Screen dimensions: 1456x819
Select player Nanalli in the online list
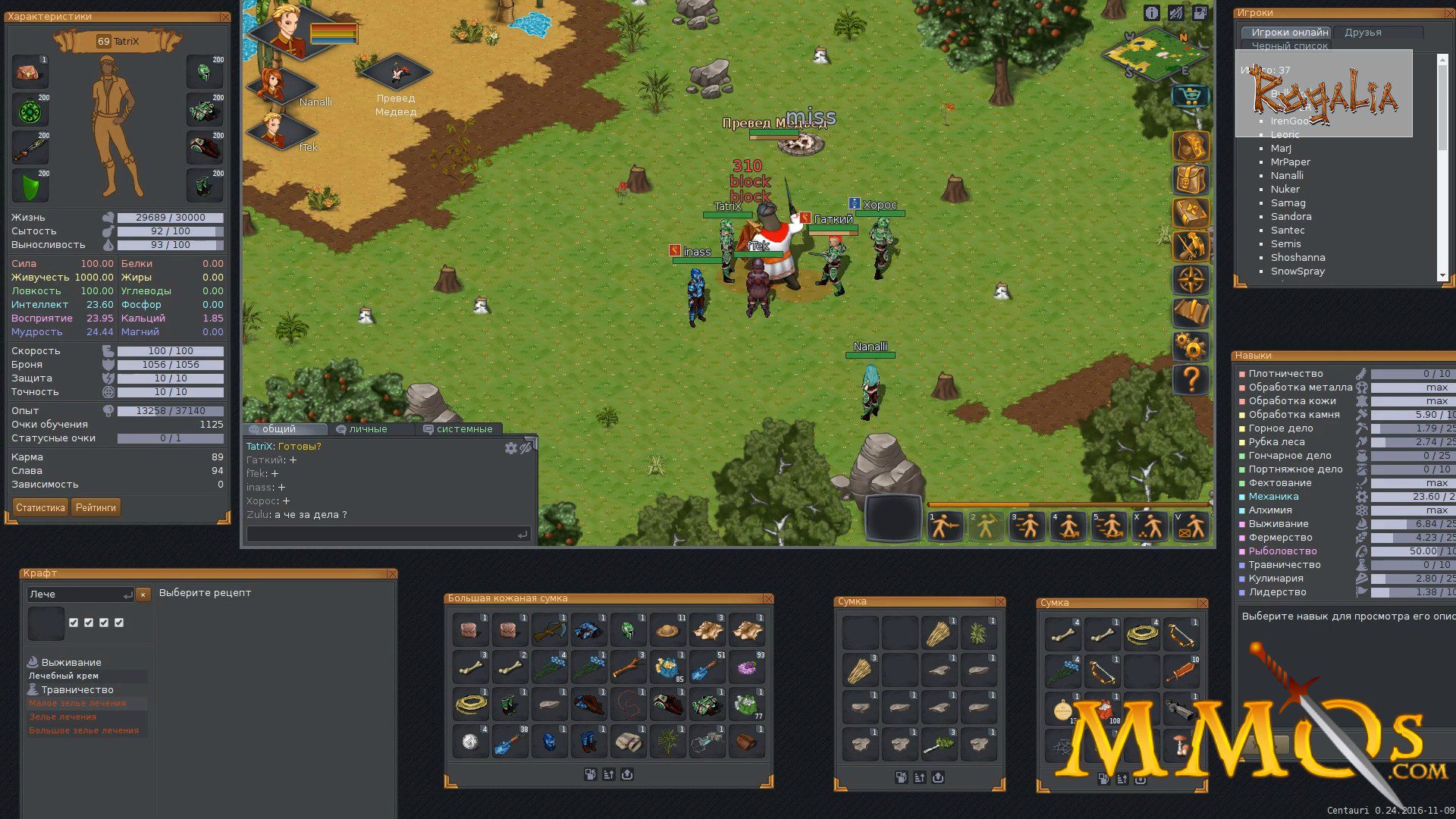click(x=1287, y=175)
